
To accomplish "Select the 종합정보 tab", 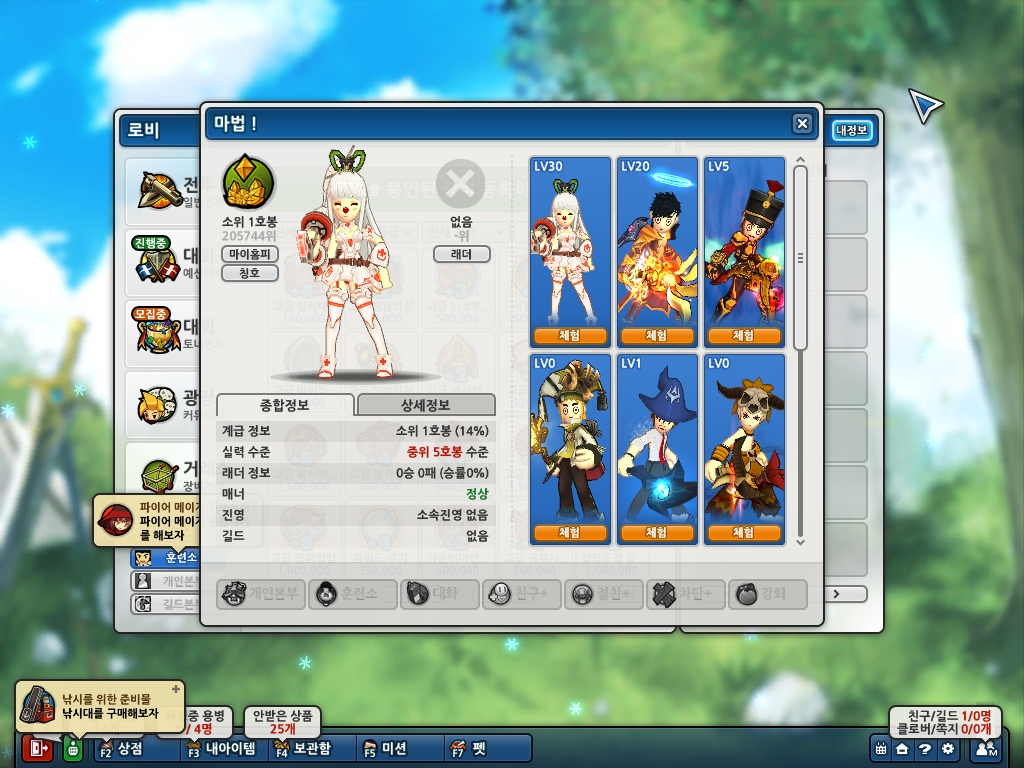I will pos(285,405).
